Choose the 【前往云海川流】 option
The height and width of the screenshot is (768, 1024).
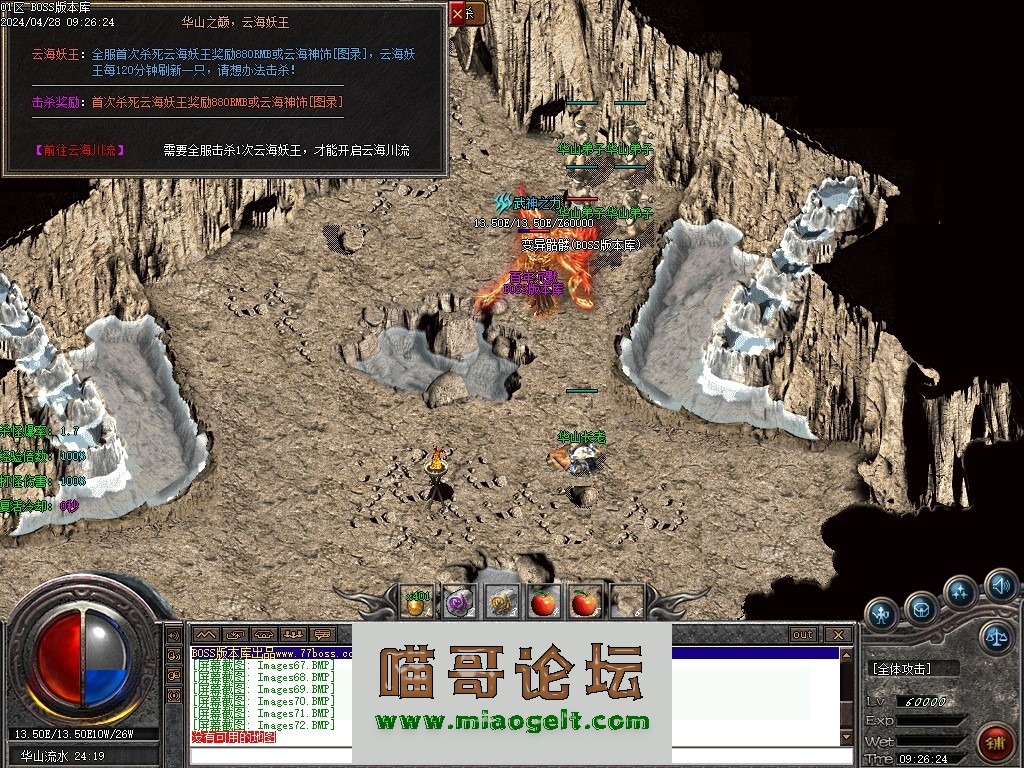[x=81, y=150]
